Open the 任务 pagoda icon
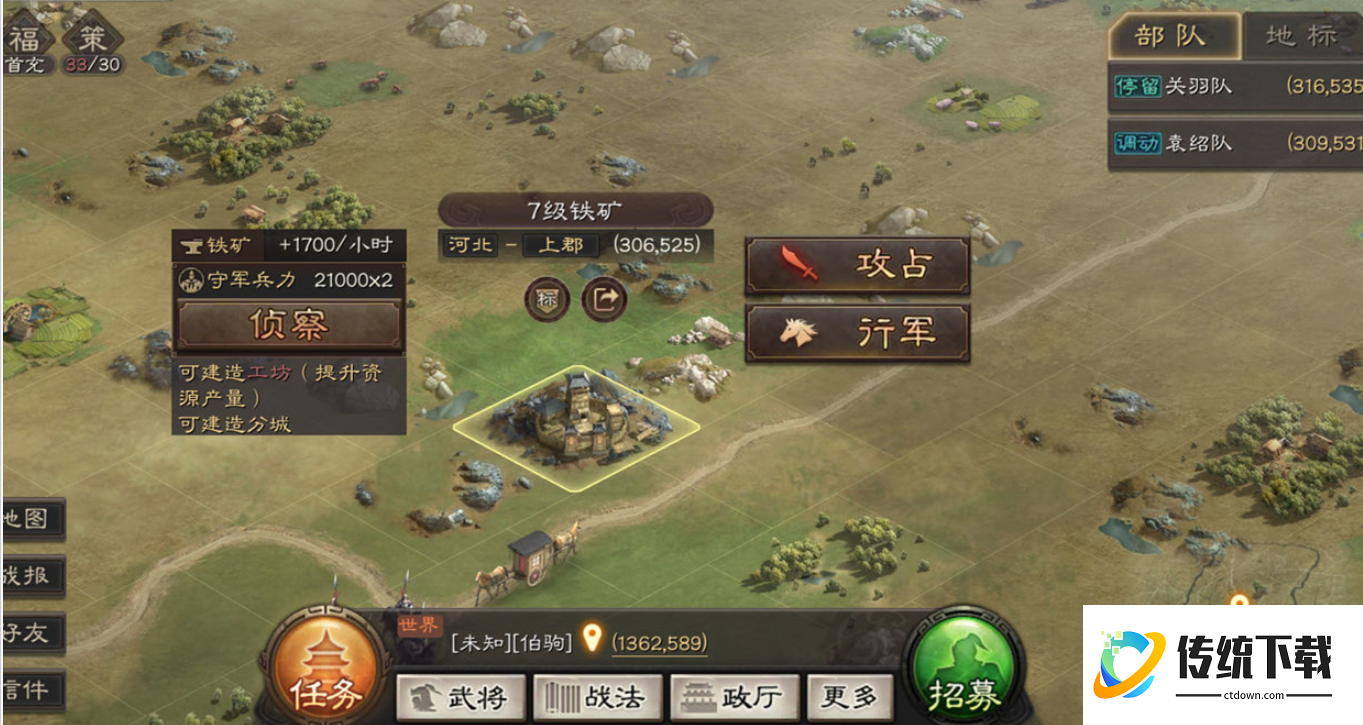 (x=327, y=667)
